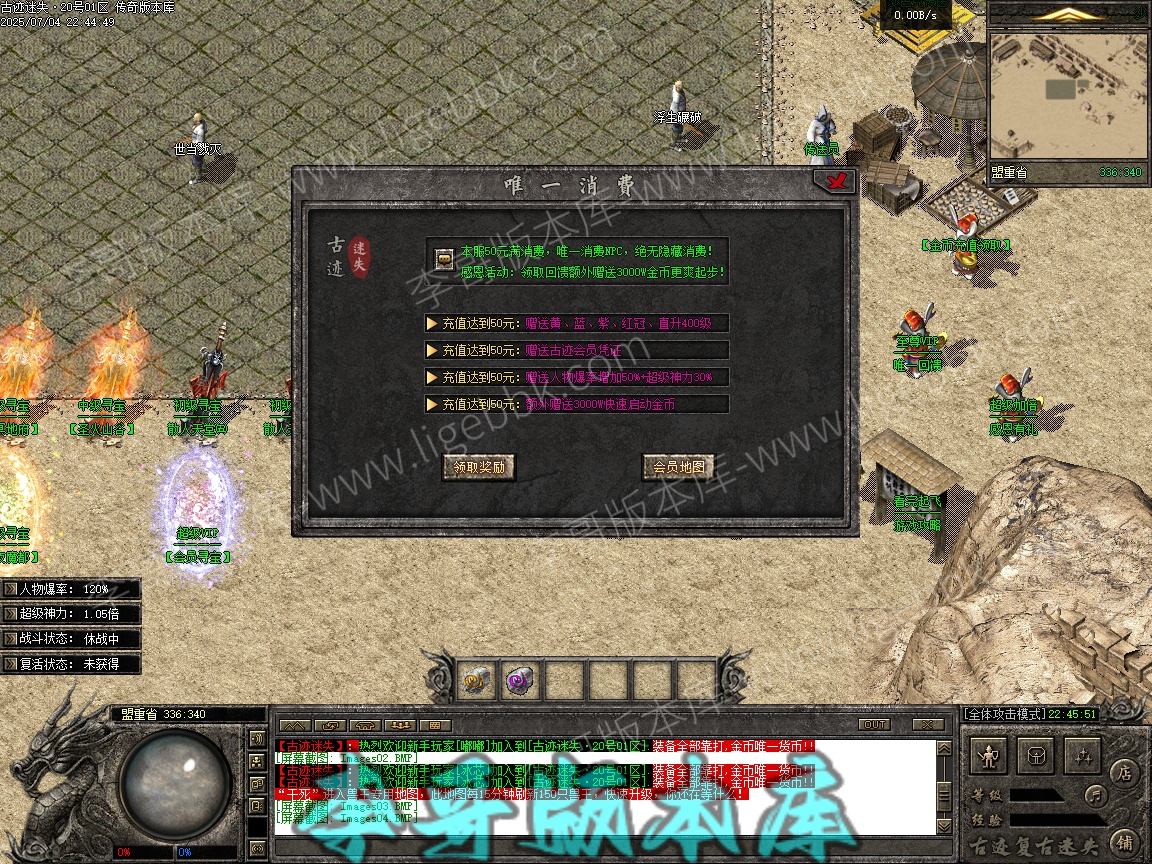Viewport: 1152px width, 864px height.
Task: Open the 铺 stall round button
Action: tap(1125, 841)
